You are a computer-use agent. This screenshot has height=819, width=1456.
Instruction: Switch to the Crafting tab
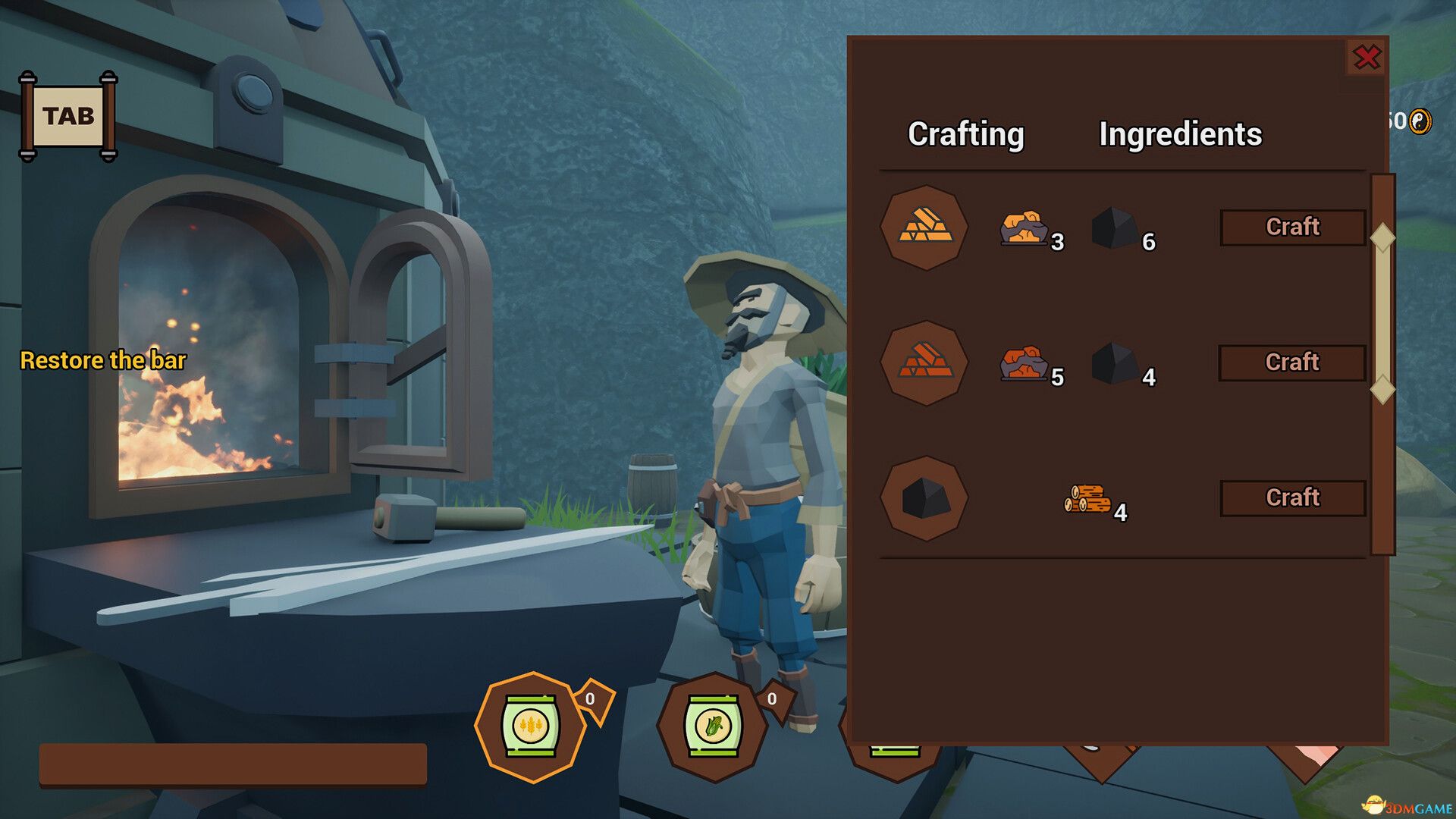pos(966,135)
